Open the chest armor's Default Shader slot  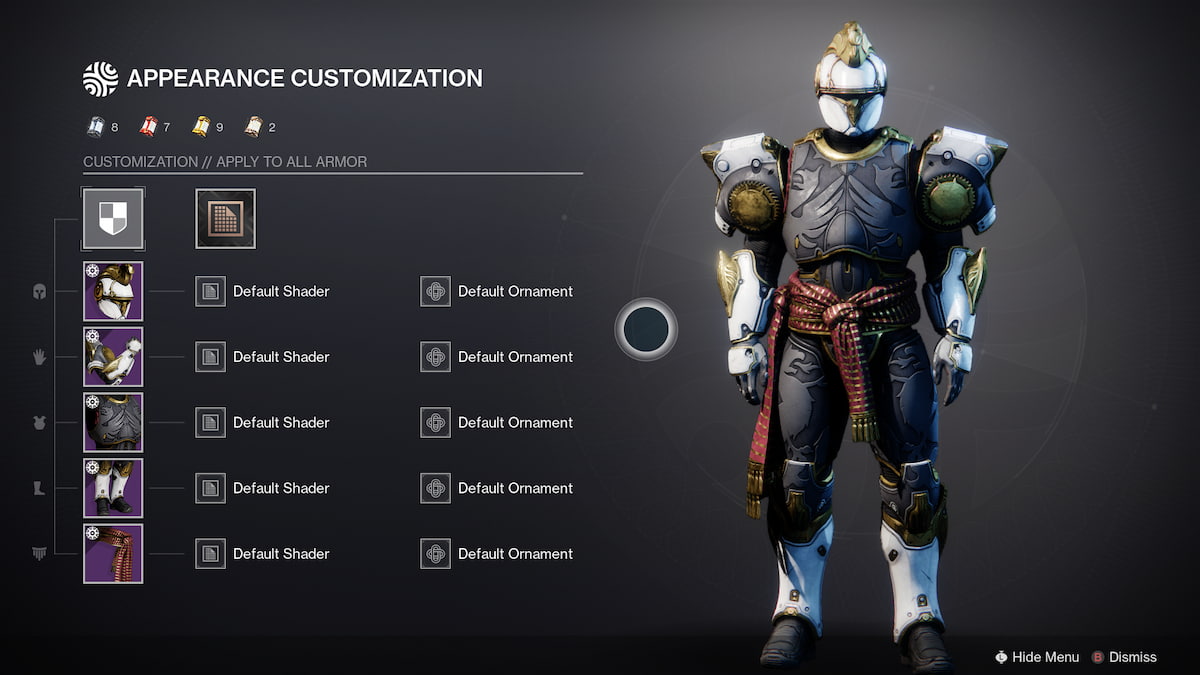[210, 422]
